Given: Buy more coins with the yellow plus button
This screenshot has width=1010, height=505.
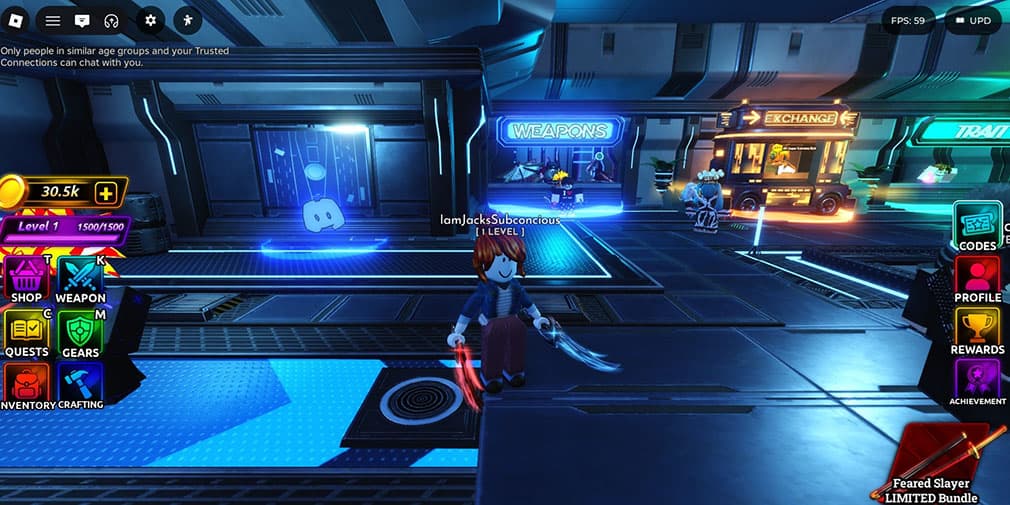Looking at the screenshot, I should 106,192.
